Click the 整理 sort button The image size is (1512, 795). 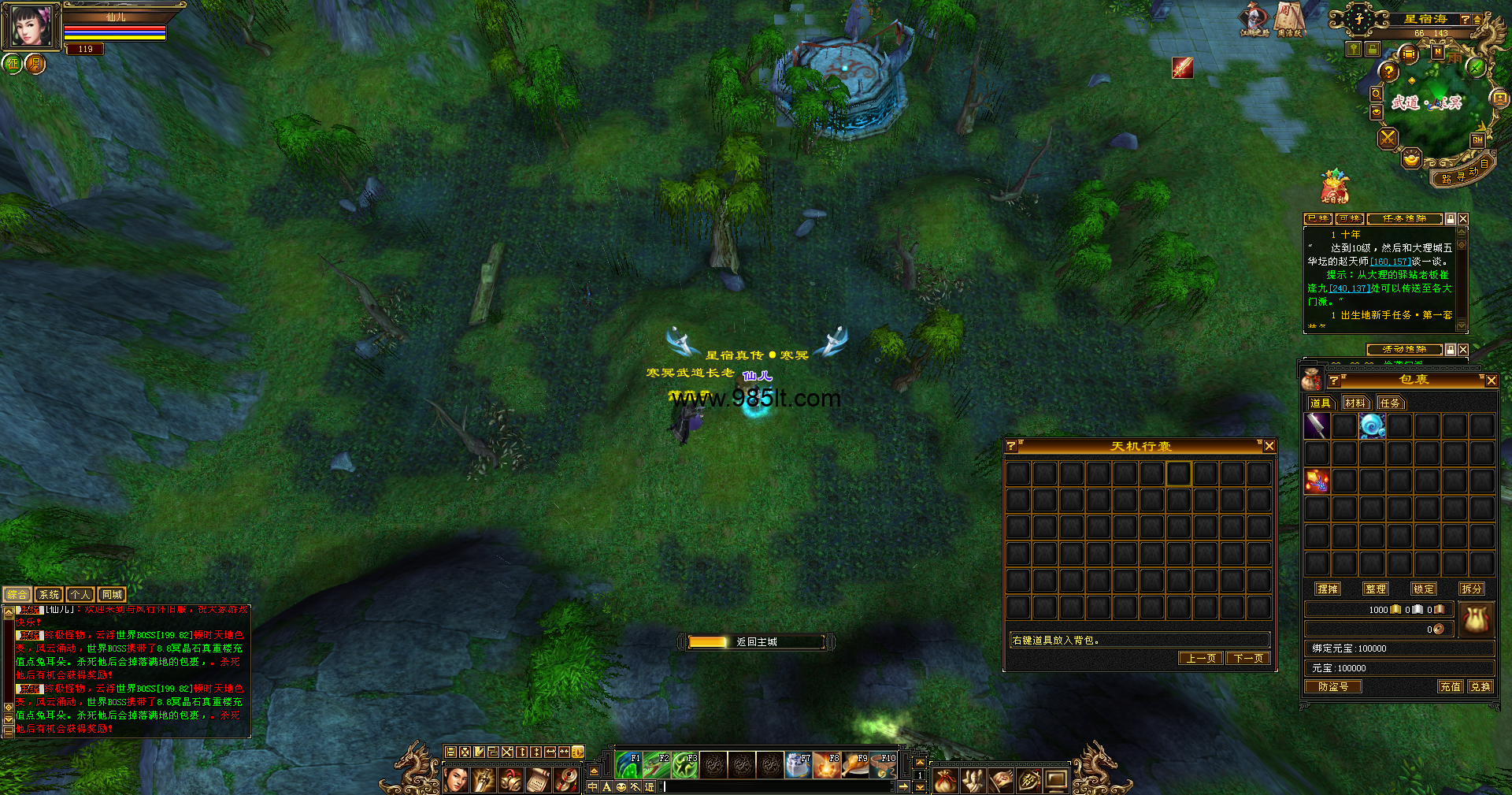coord(1376,589)
